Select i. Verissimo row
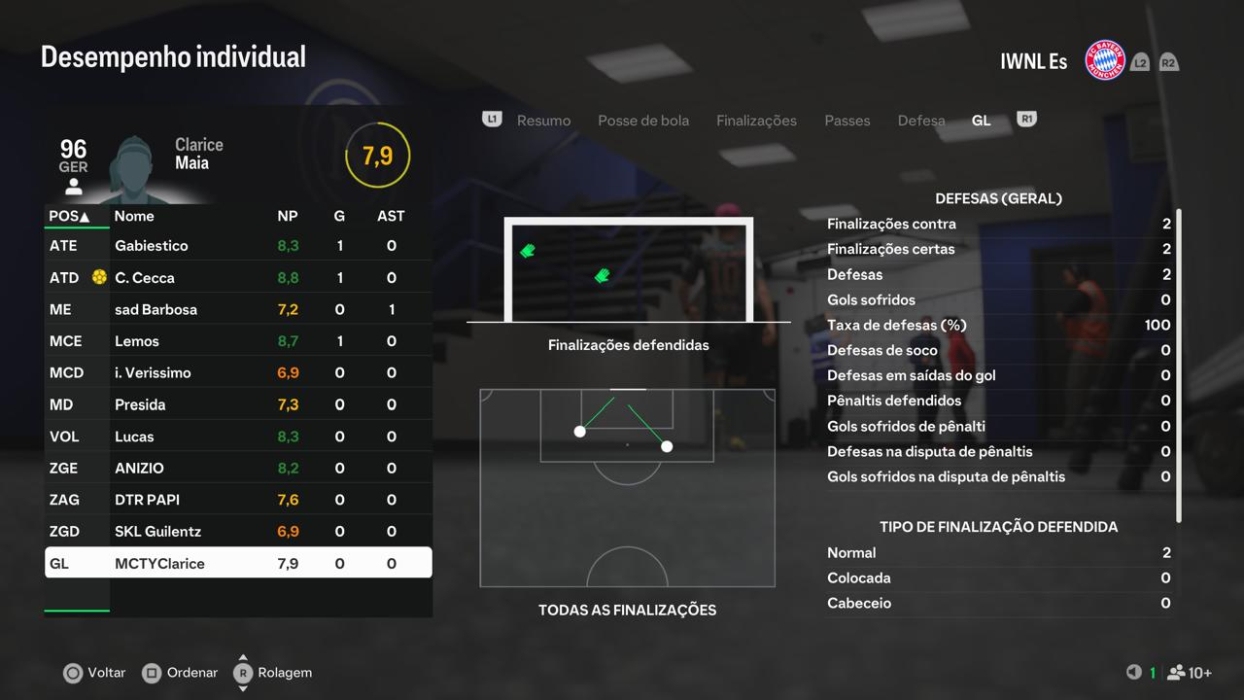 238,373
